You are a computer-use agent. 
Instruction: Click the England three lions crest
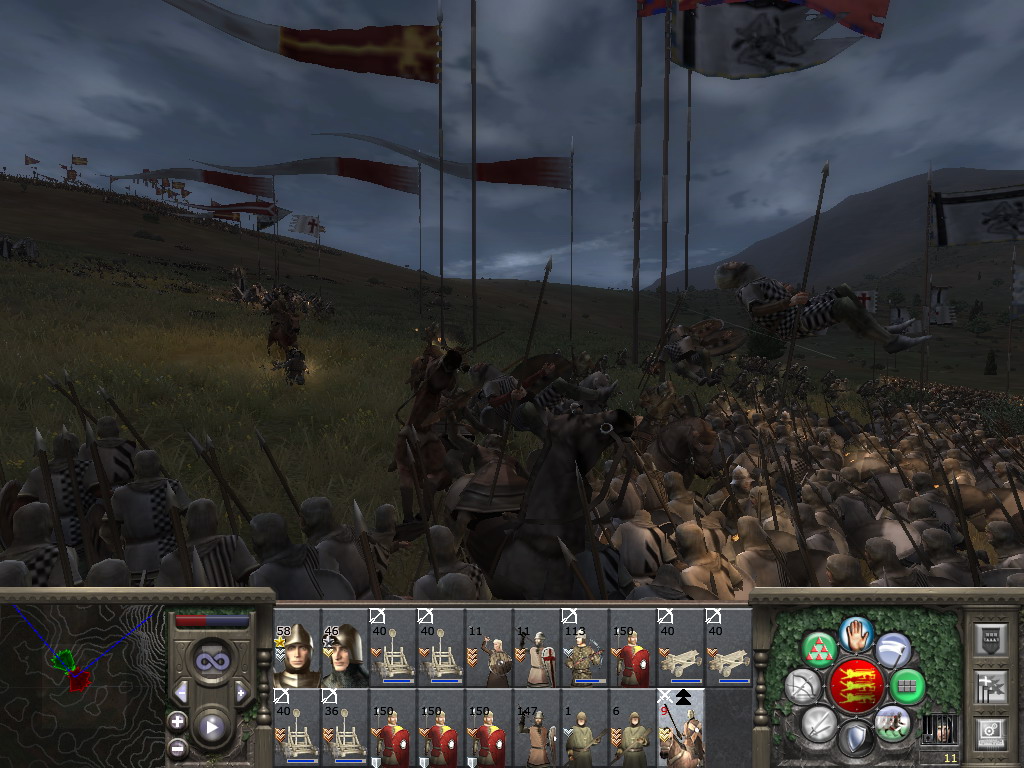click(856, 687)
